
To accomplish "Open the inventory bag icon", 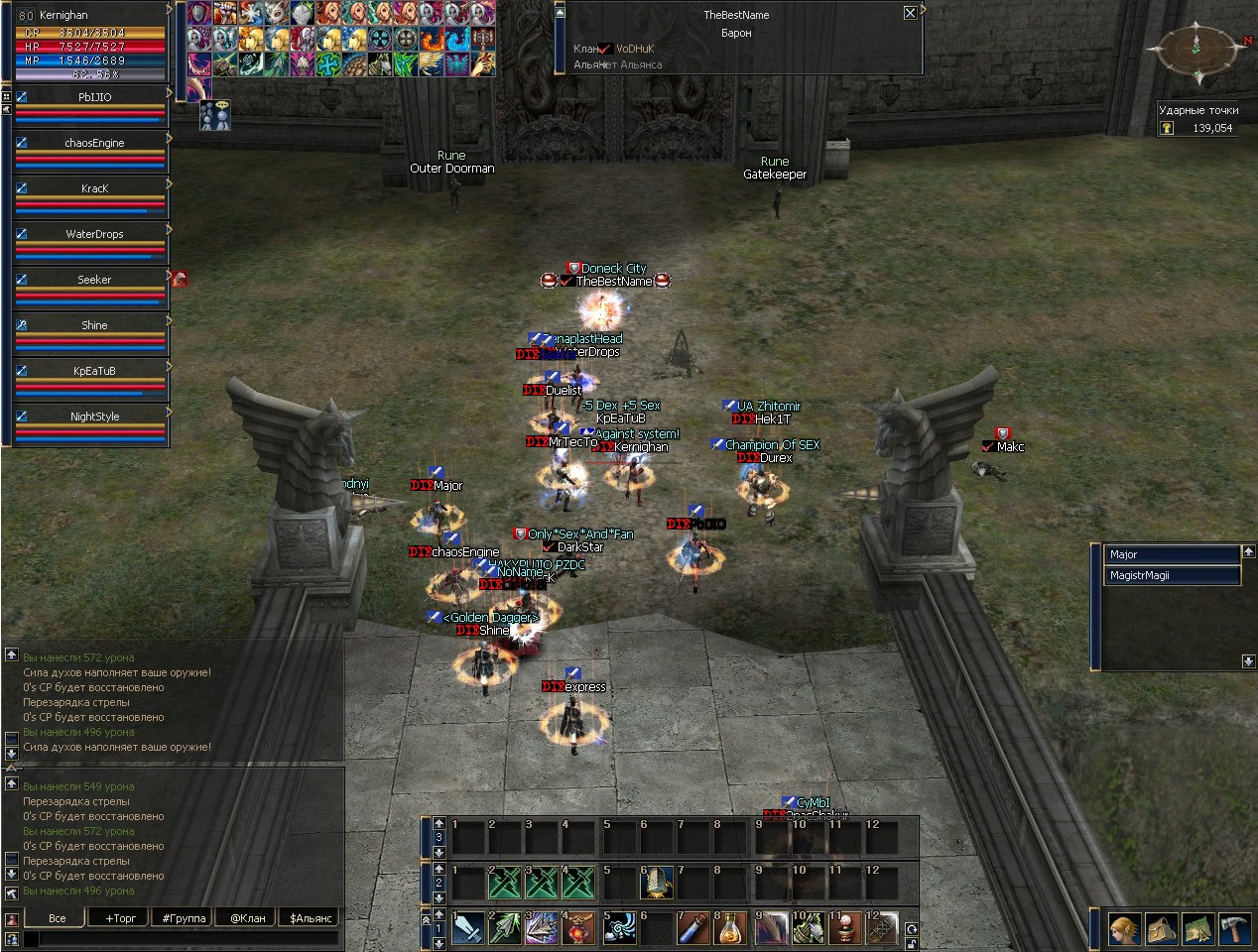I will click(x=1162, y=929).
